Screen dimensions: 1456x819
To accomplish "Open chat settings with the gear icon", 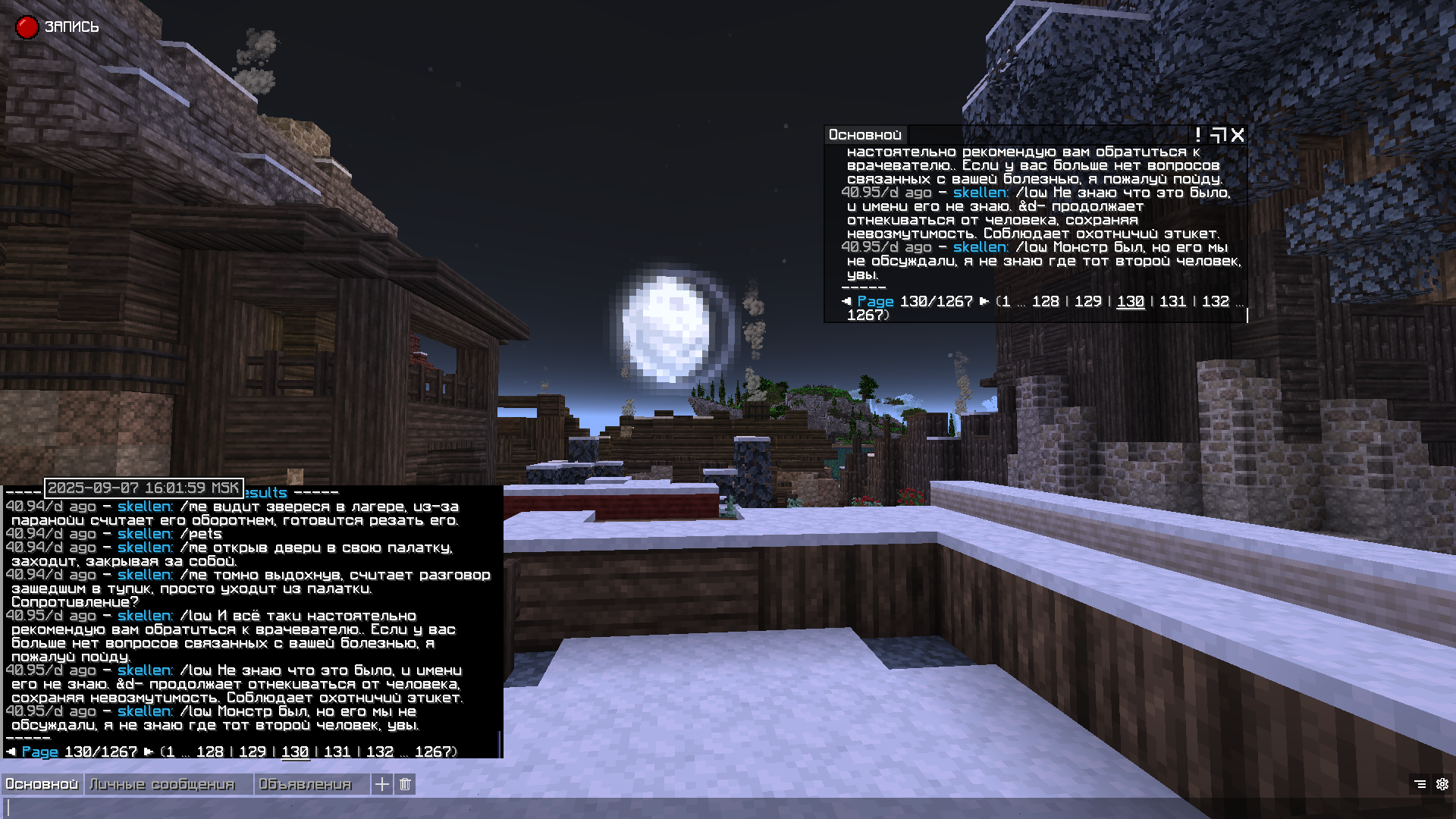I will 1442,784.
